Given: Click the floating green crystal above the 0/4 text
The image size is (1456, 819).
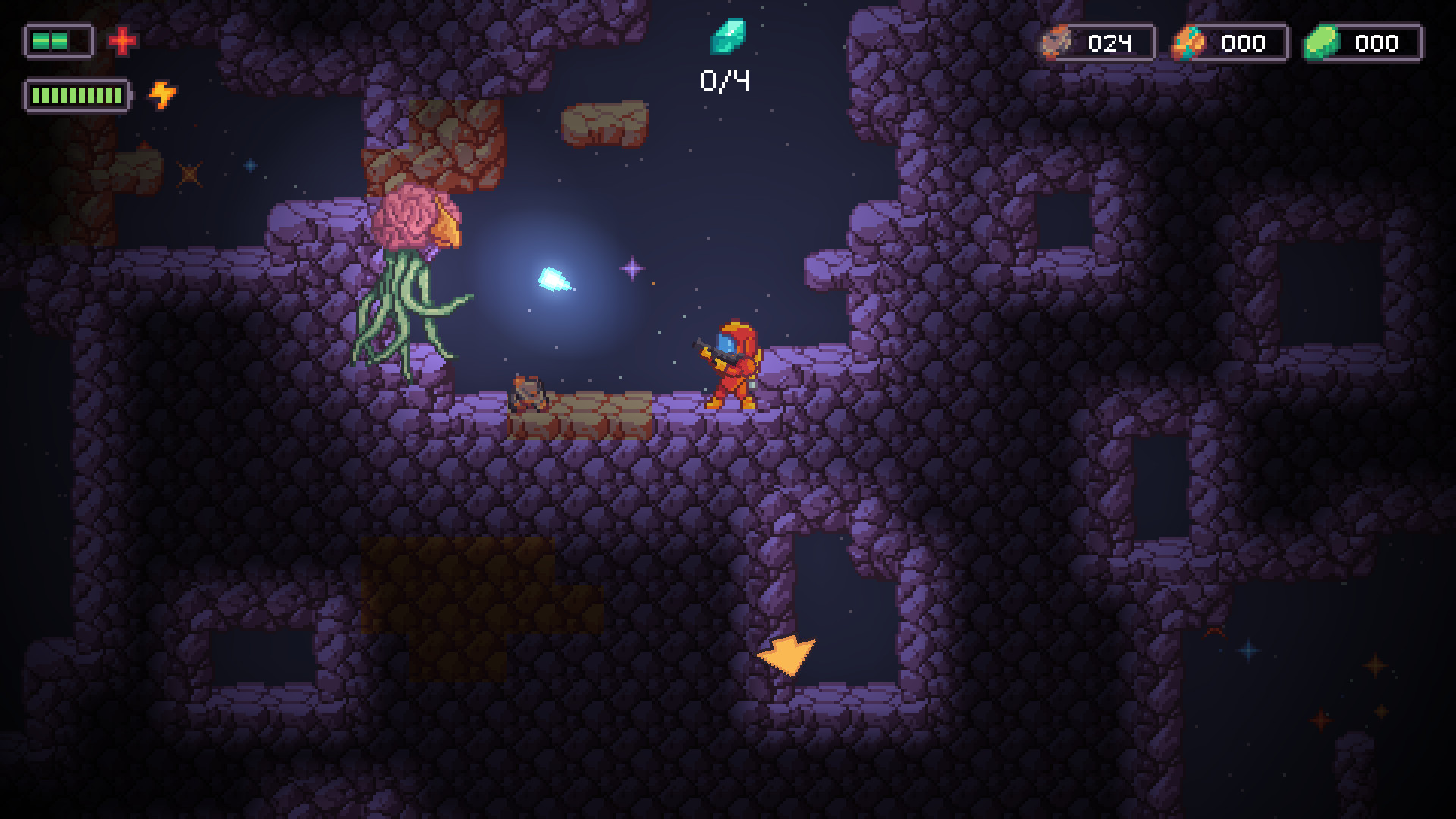Looking at the screenshot, I should click(730, 37).
